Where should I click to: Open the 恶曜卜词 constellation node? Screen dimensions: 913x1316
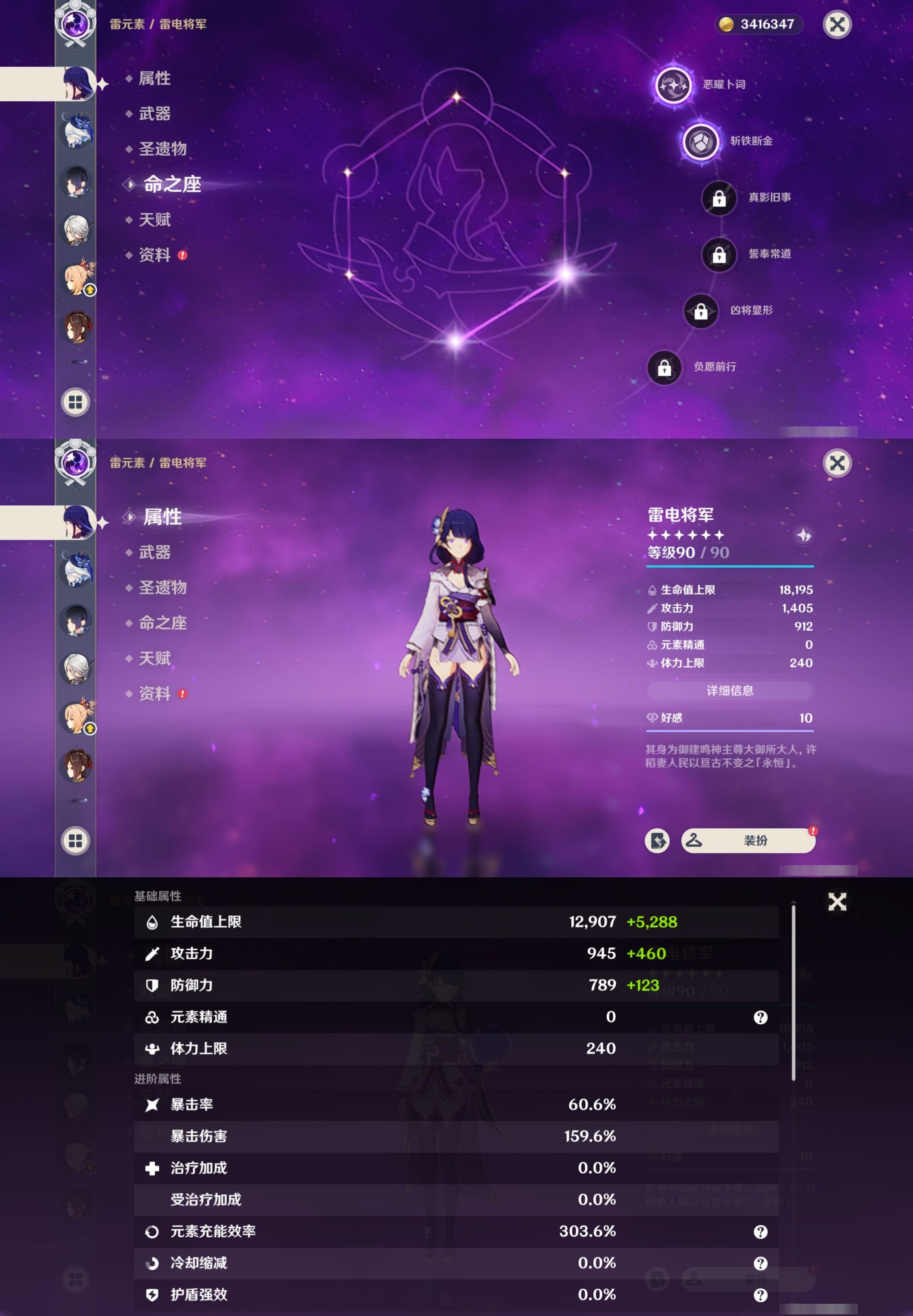click(673, 85)
